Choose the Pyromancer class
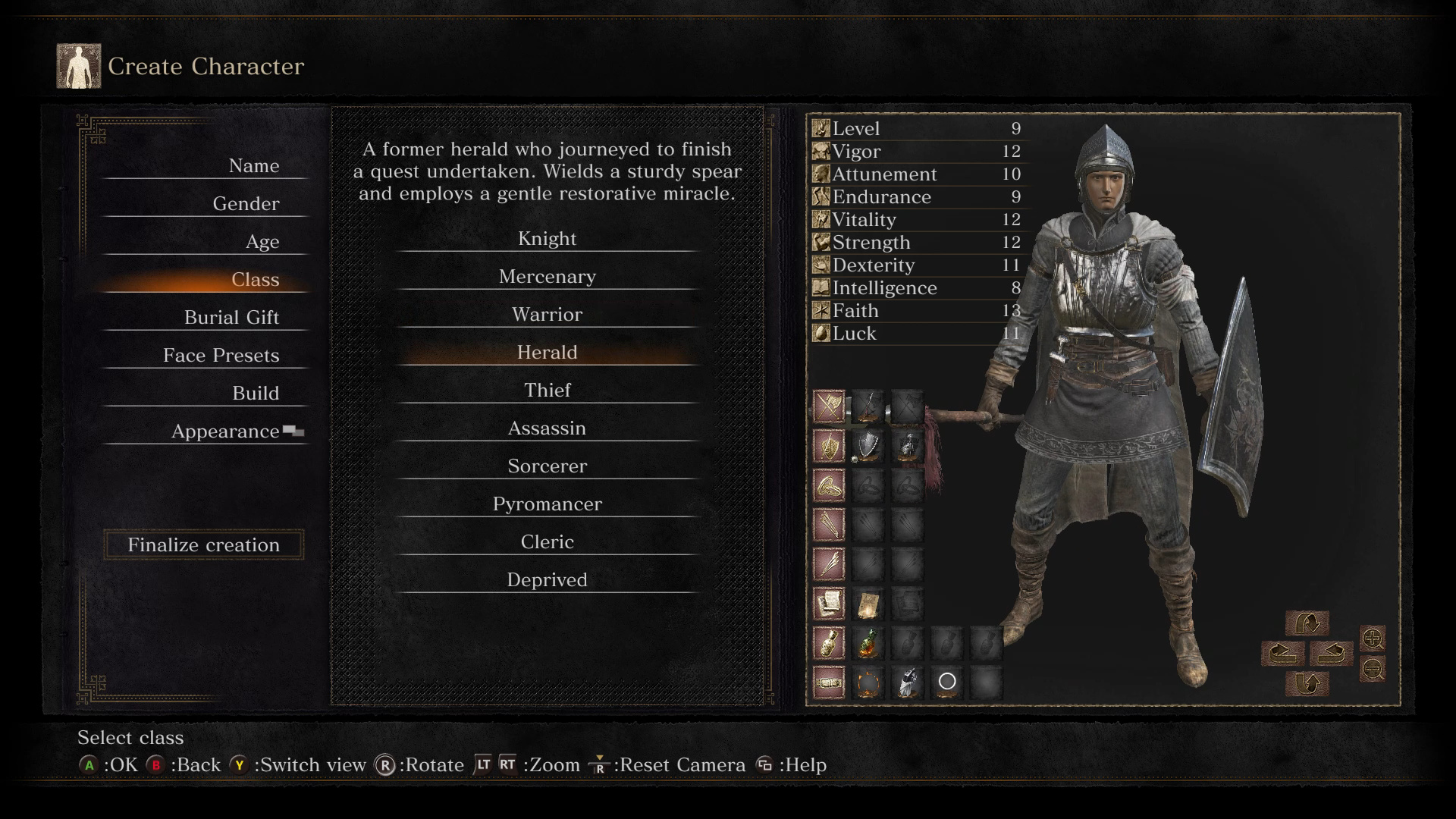1456x819 pixels. click(547, 504)
